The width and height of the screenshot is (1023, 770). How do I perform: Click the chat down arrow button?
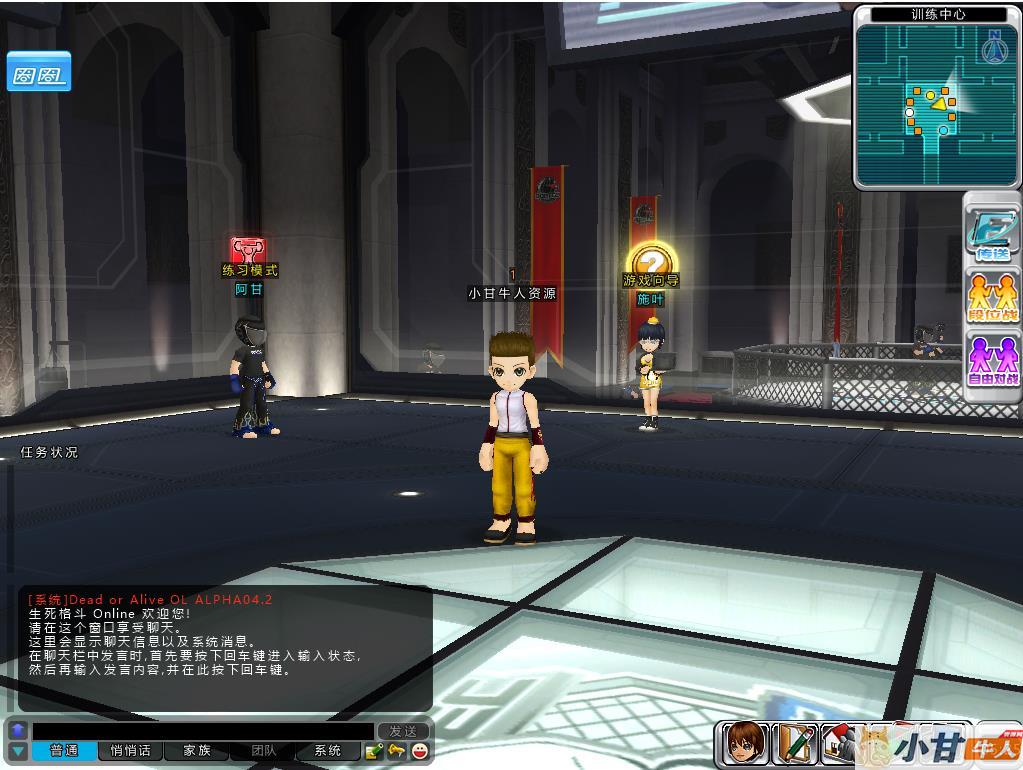[17, 751]
